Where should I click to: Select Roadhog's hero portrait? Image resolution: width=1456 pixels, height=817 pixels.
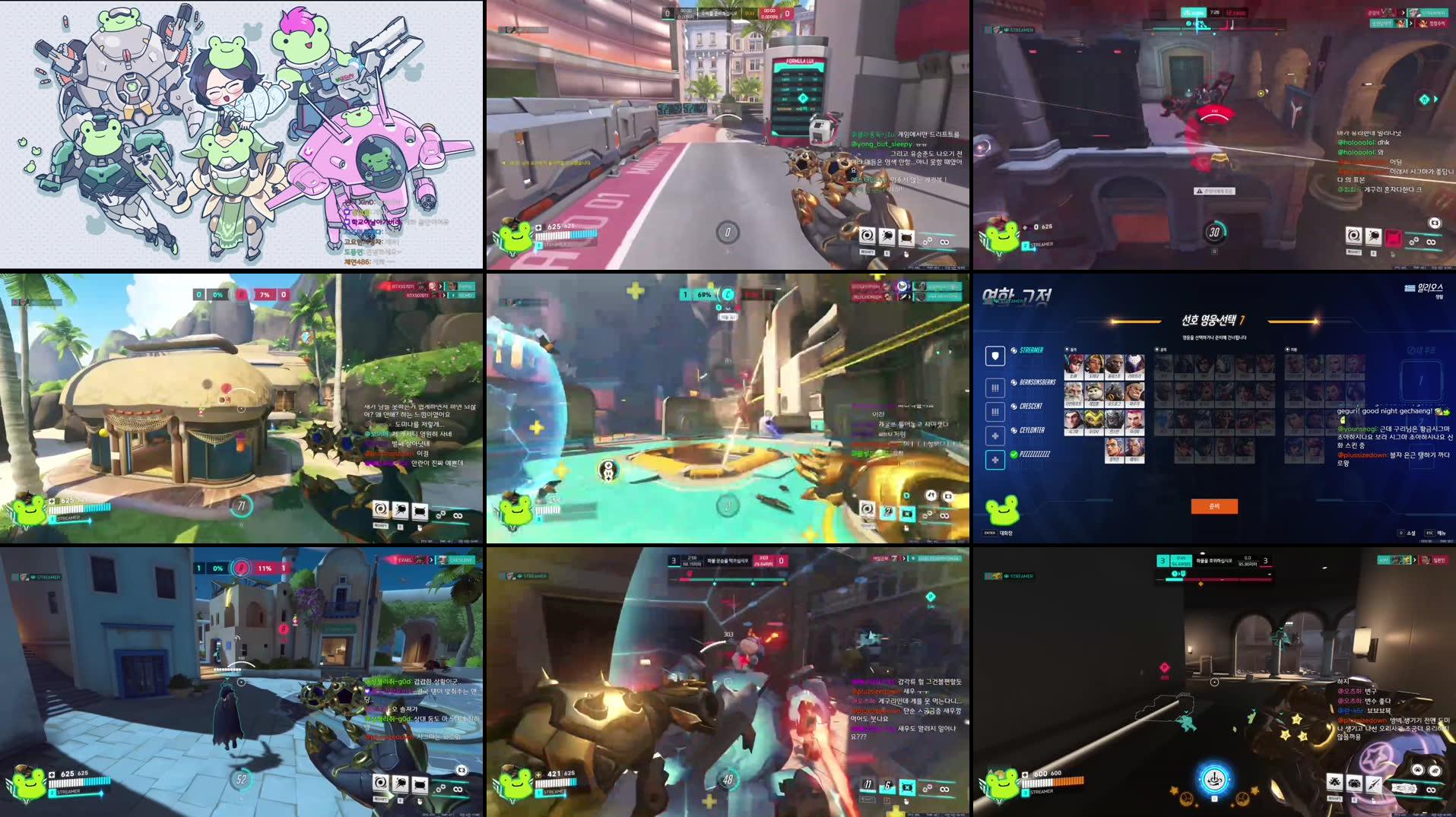tap(1115, 391)
